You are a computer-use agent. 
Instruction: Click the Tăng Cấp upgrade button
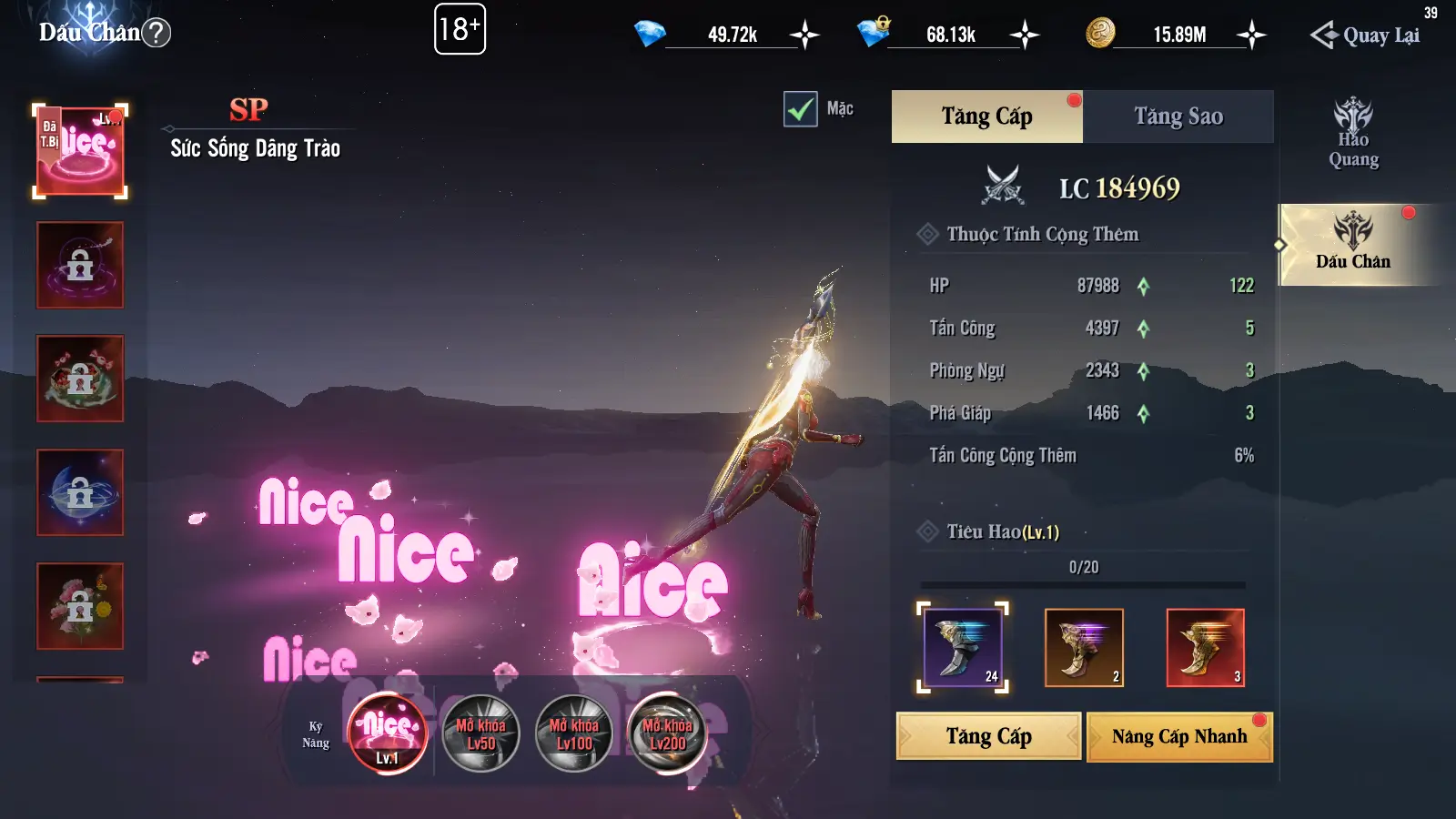click(x=988, y=736)
